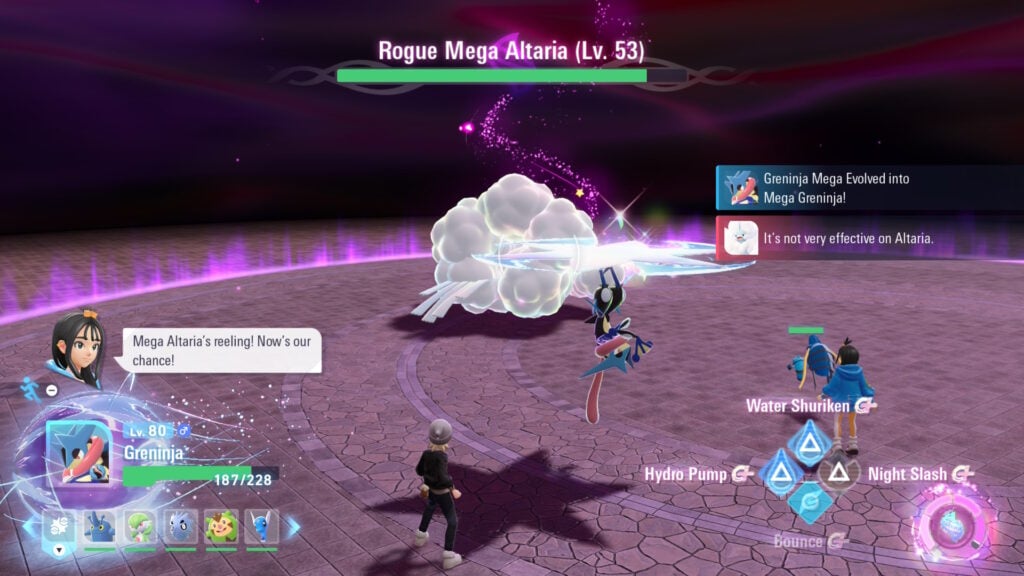Click the party bar's left arrow
The height and width of the screenshot is (576, 1024).
[28, 526]
